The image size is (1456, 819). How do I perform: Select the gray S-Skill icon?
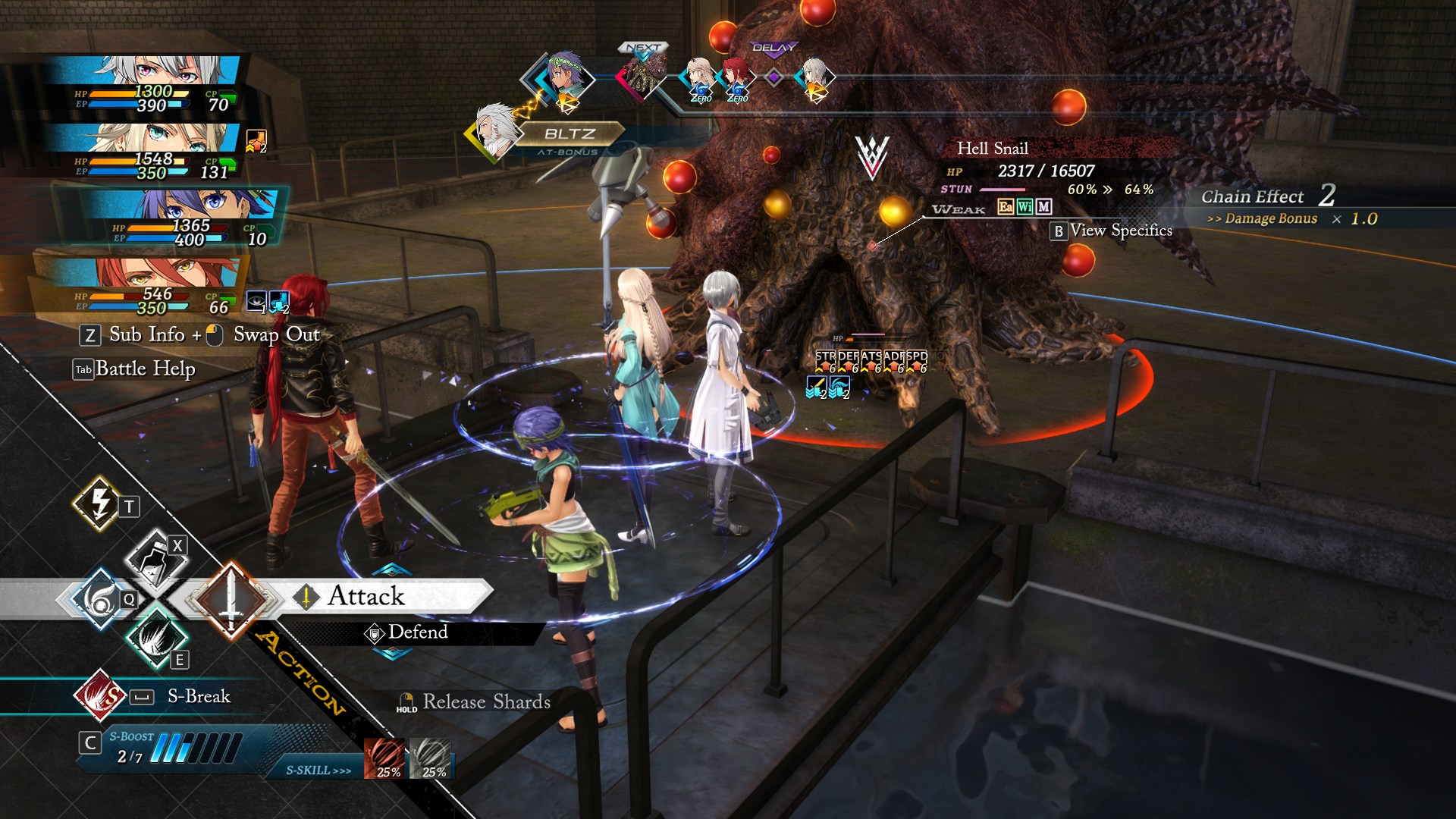431,758
